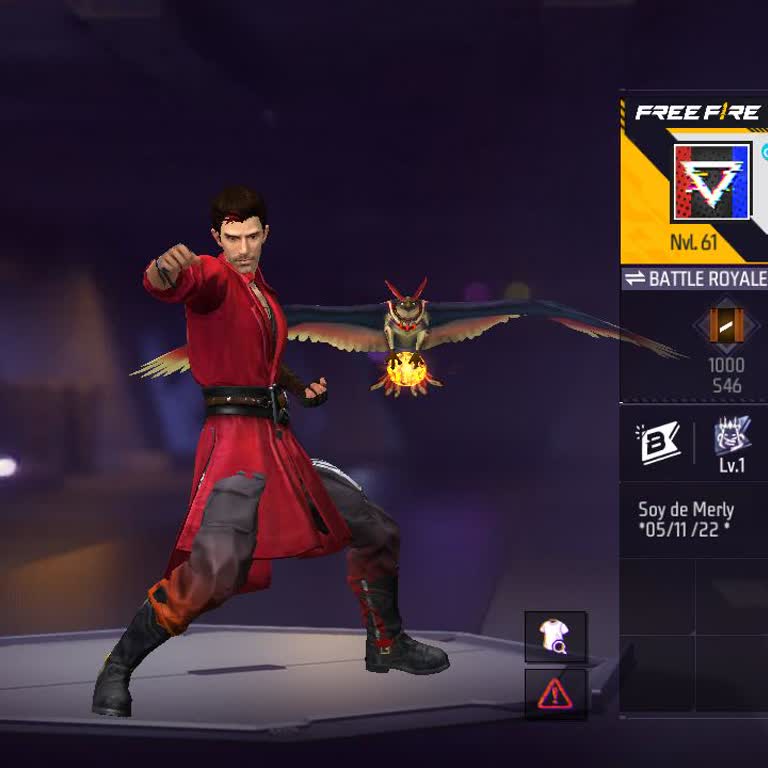The image size is (768, 768).
Task: Select the player avatar with V emblem
Action: click(x=711, y=182)
